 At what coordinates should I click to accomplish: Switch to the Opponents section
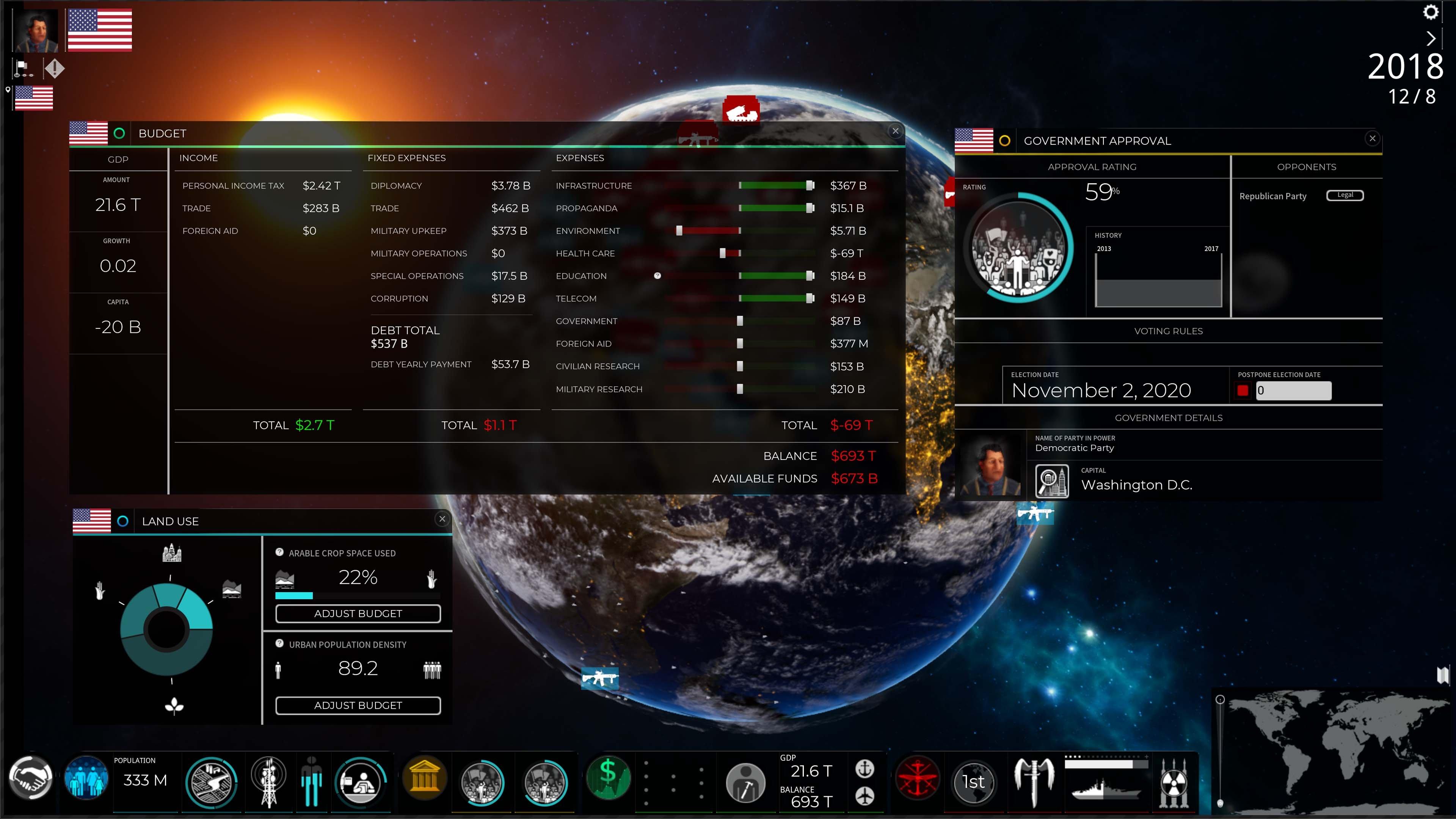[x=1306, y=166]
